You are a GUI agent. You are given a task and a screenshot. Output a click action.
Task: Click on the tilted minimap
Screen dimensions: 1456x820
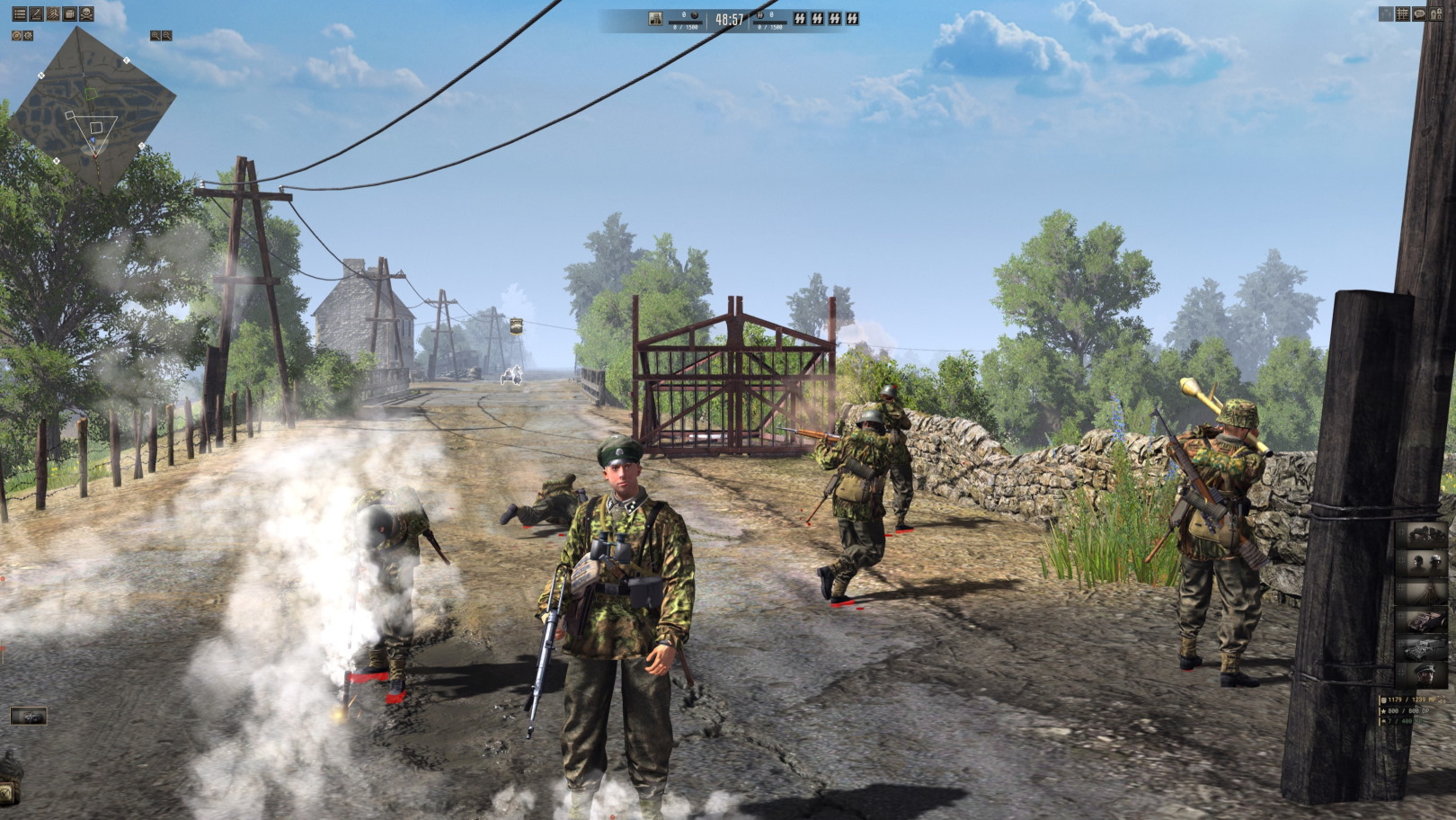point(97,108)
